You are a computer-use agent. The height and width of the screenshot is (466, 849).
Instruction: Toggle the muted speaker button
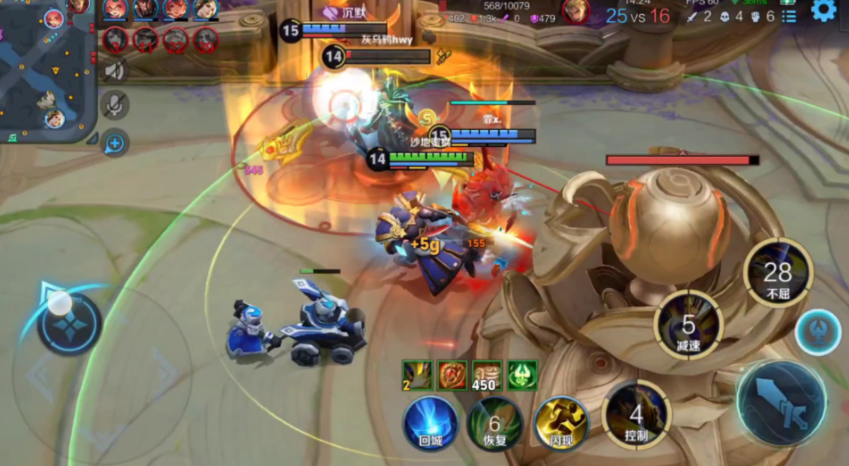point(115,71)
